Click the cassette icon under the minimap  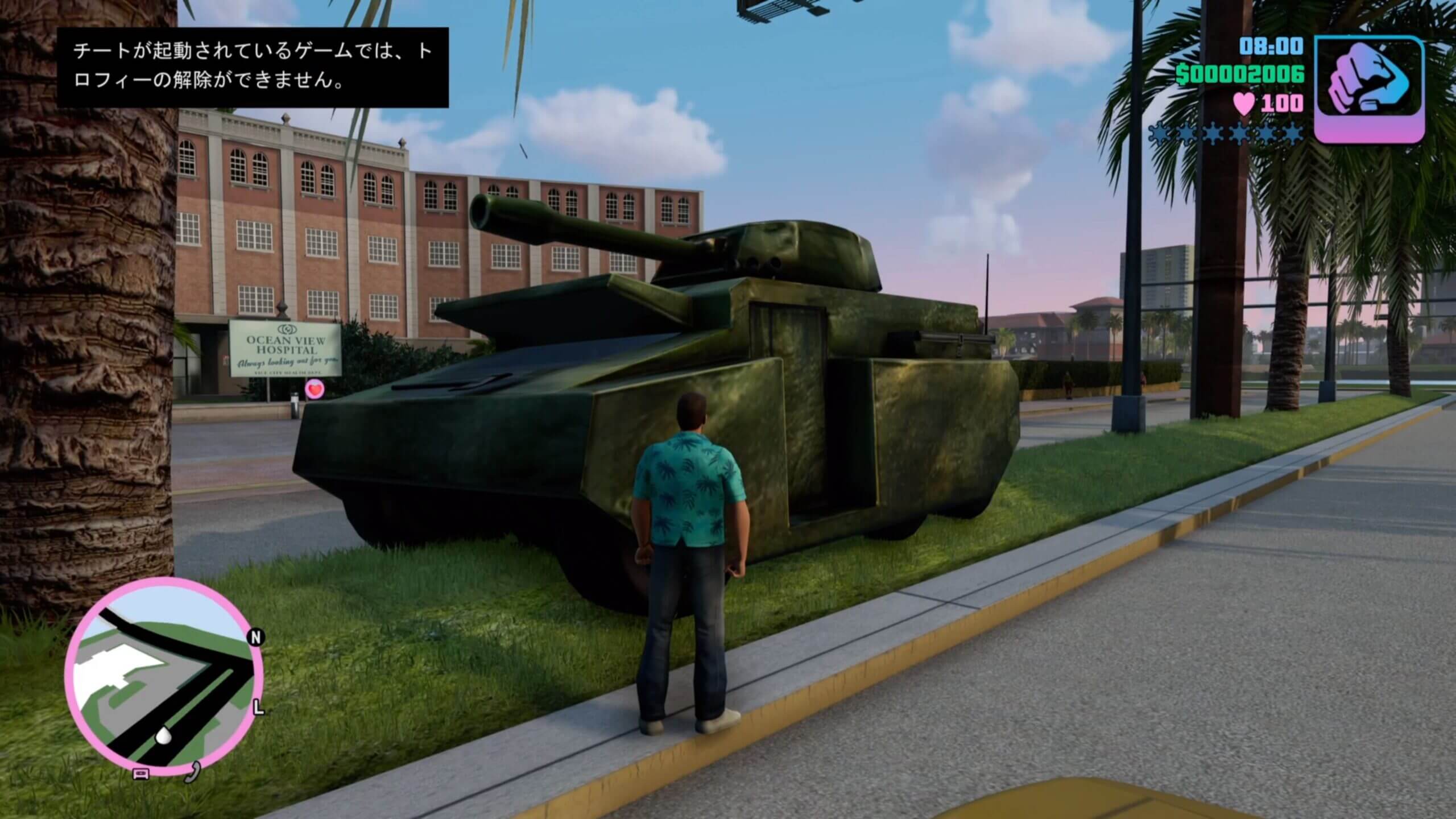[140, 774]
